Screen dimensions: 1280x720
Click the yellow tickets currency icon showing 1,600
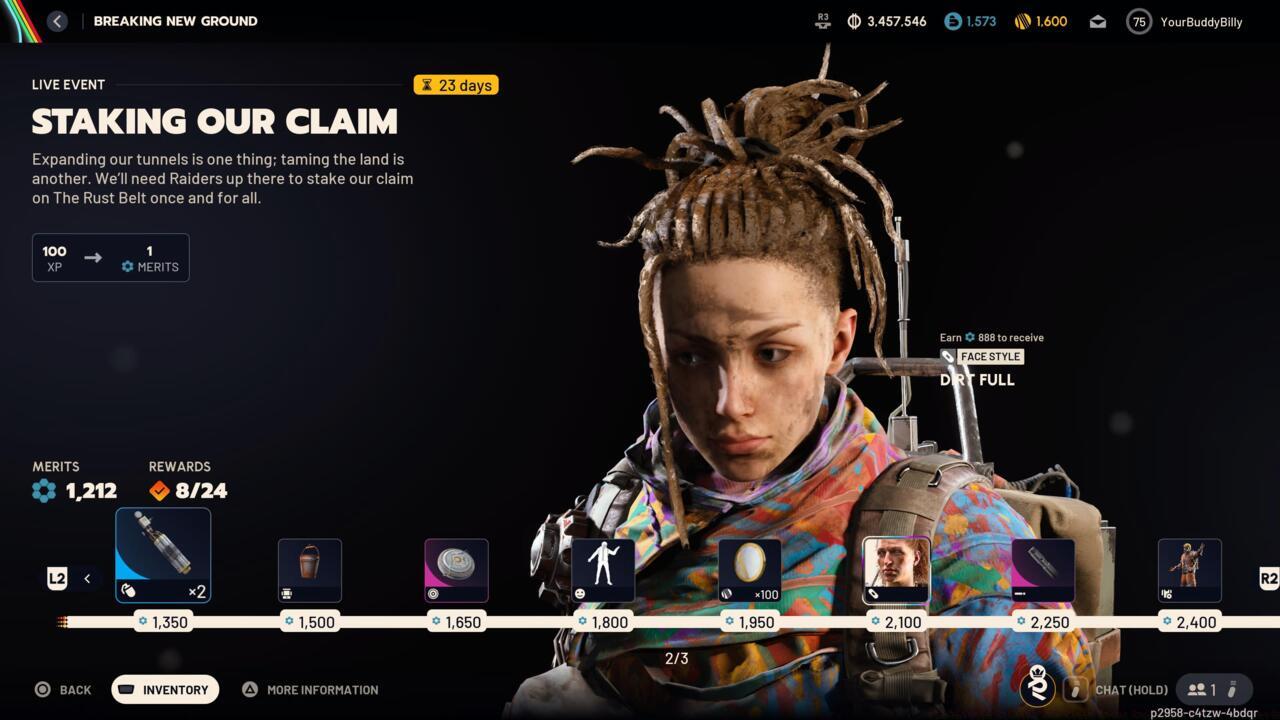point(1022,20)
